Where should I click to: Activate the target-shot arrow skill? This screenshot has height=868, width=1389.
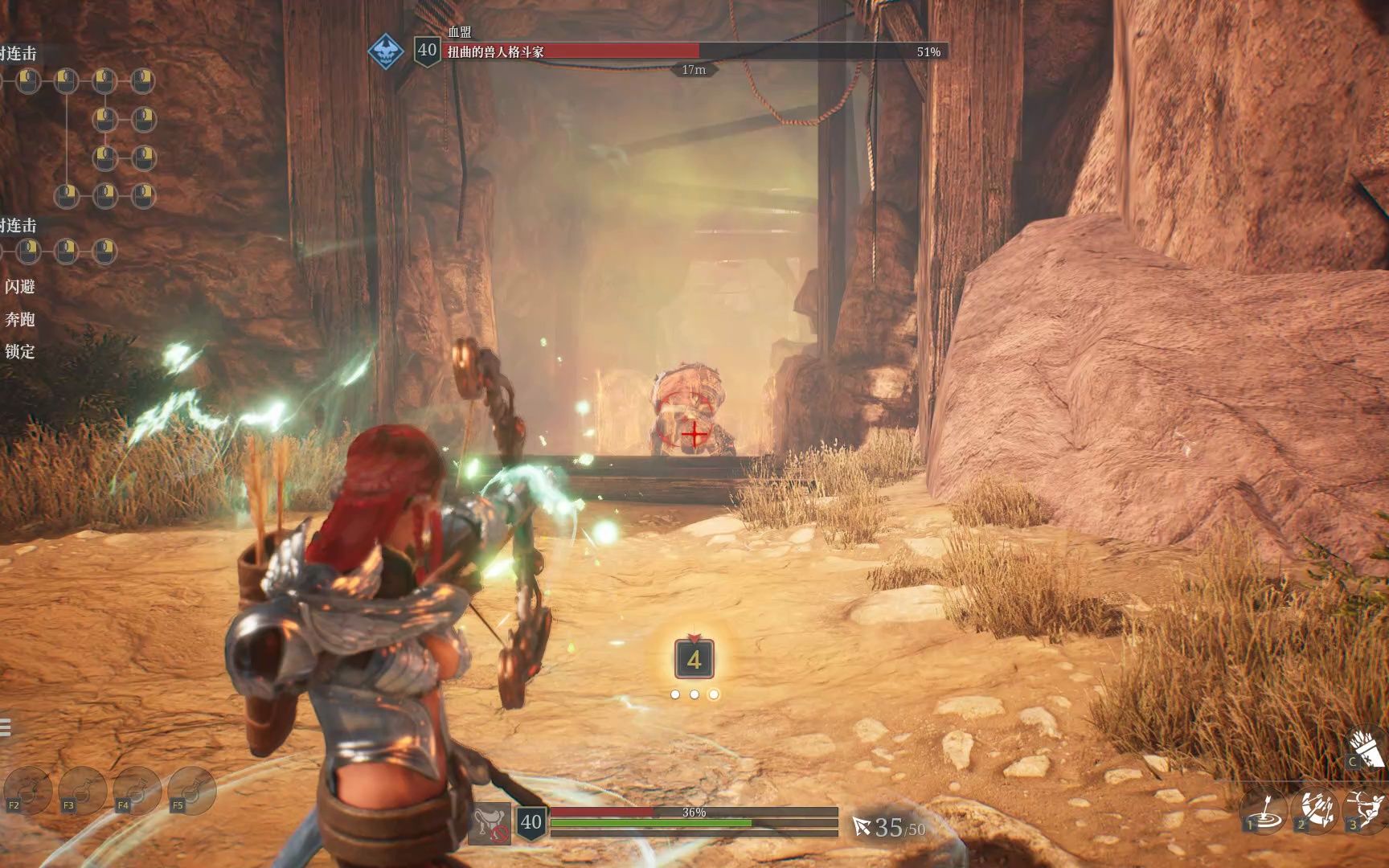pos(1264,809)
